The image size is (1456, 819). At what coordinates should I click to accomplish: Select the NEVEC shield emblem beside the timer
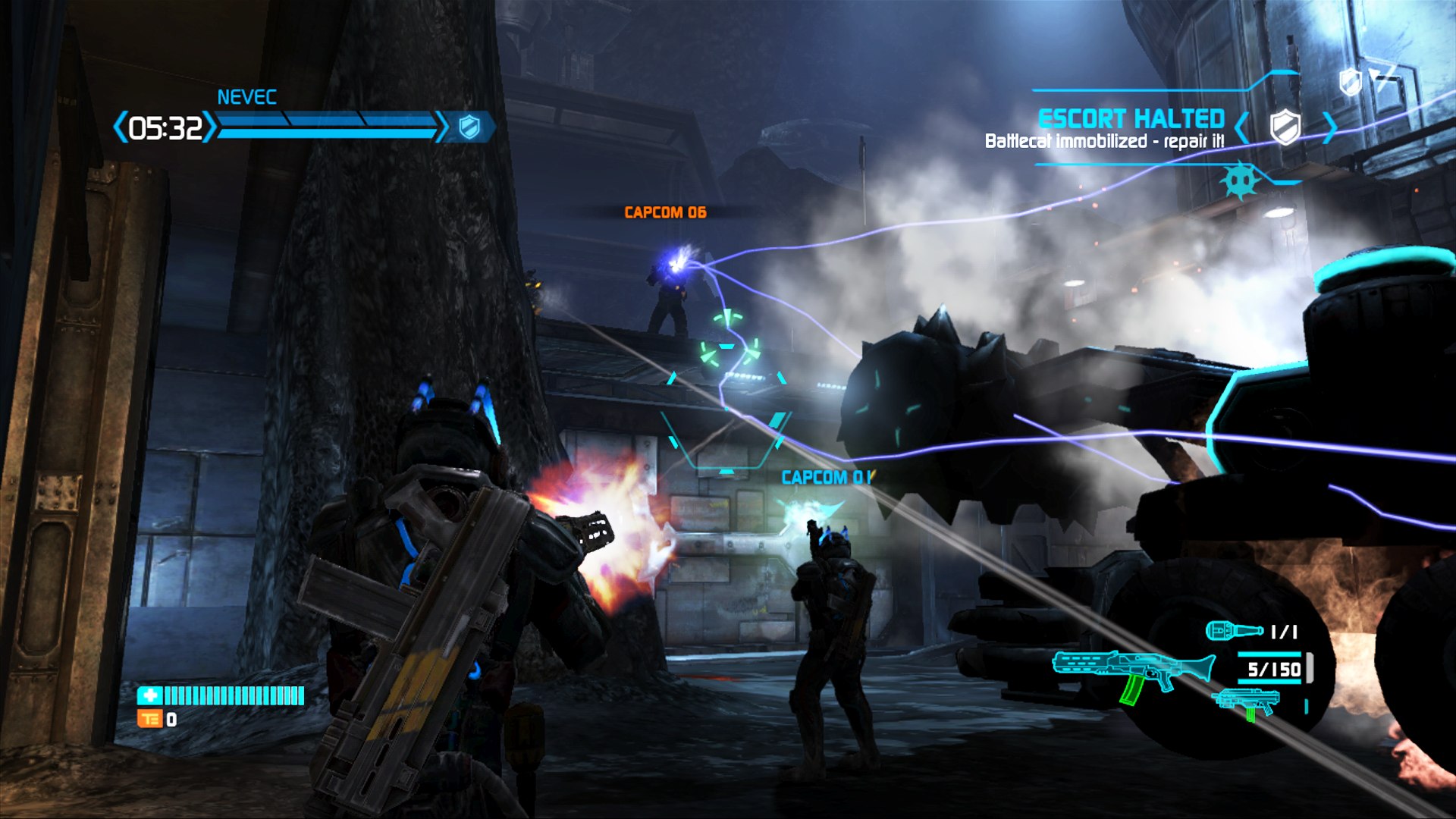pyautogui.click(x=469, y=127)
